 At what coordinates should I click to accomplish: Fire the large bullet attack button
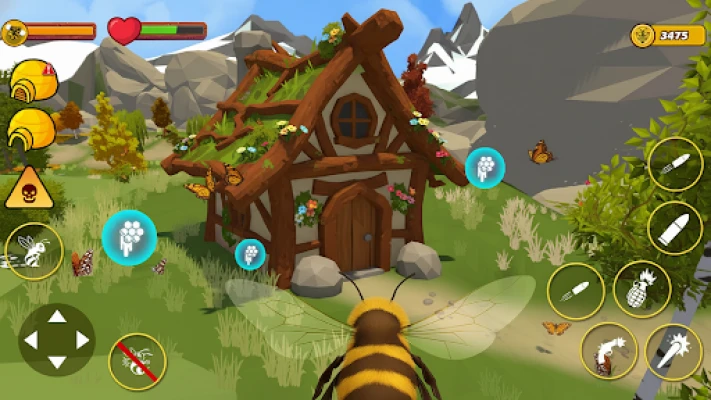[x=675, y=228]
